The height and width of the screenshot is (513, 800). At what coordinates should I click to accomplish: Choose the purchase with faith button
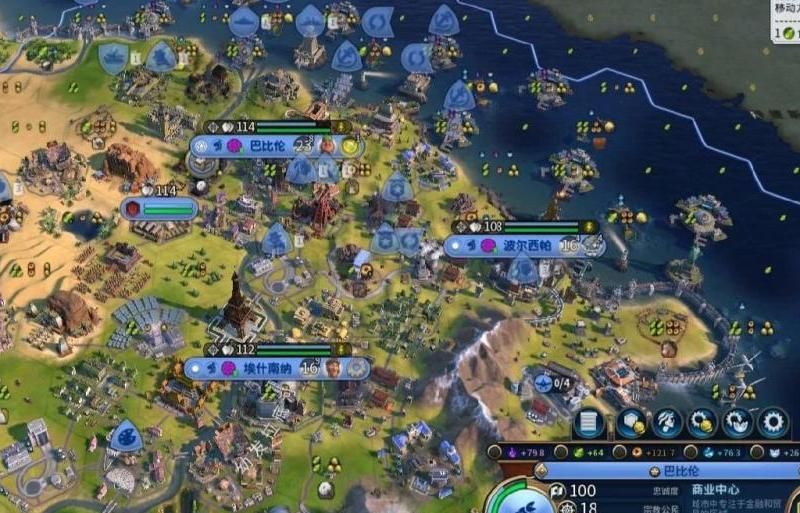tap(737, 422)
